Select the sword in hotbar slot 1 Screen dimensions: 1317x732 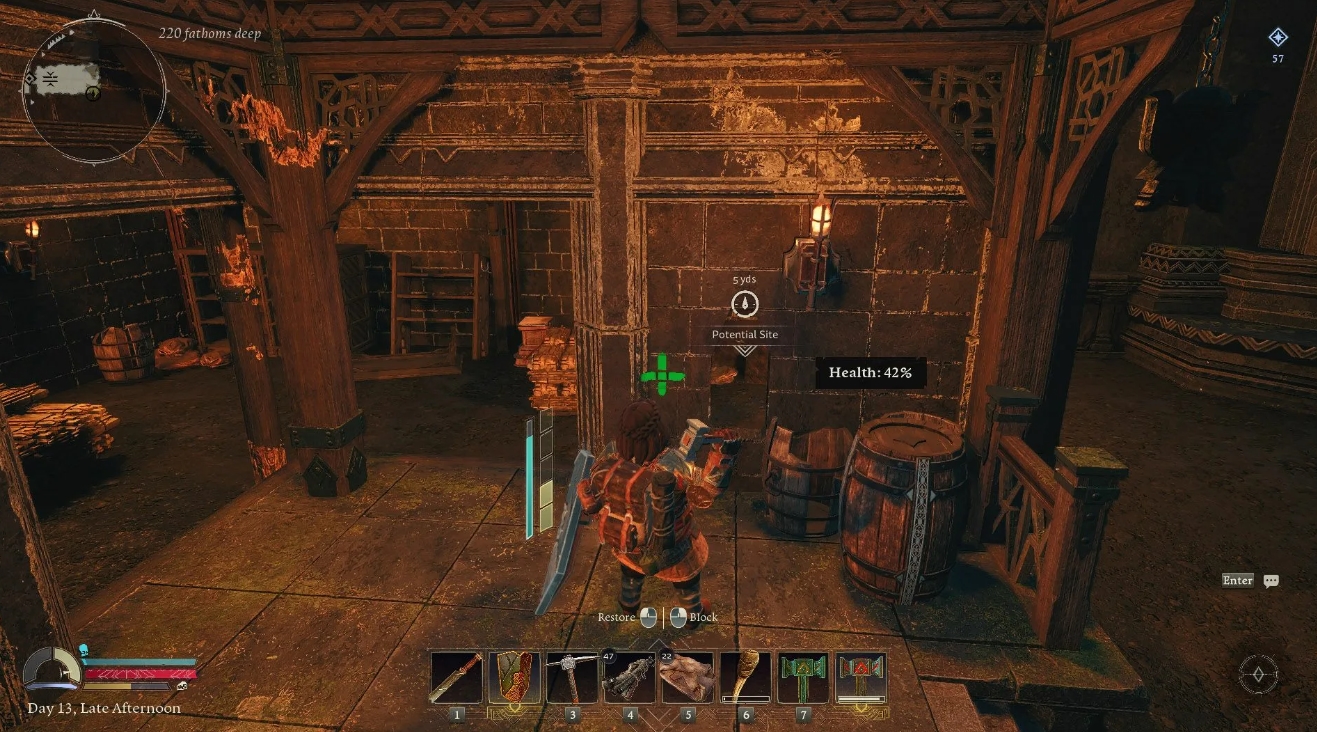pos(458,677)
